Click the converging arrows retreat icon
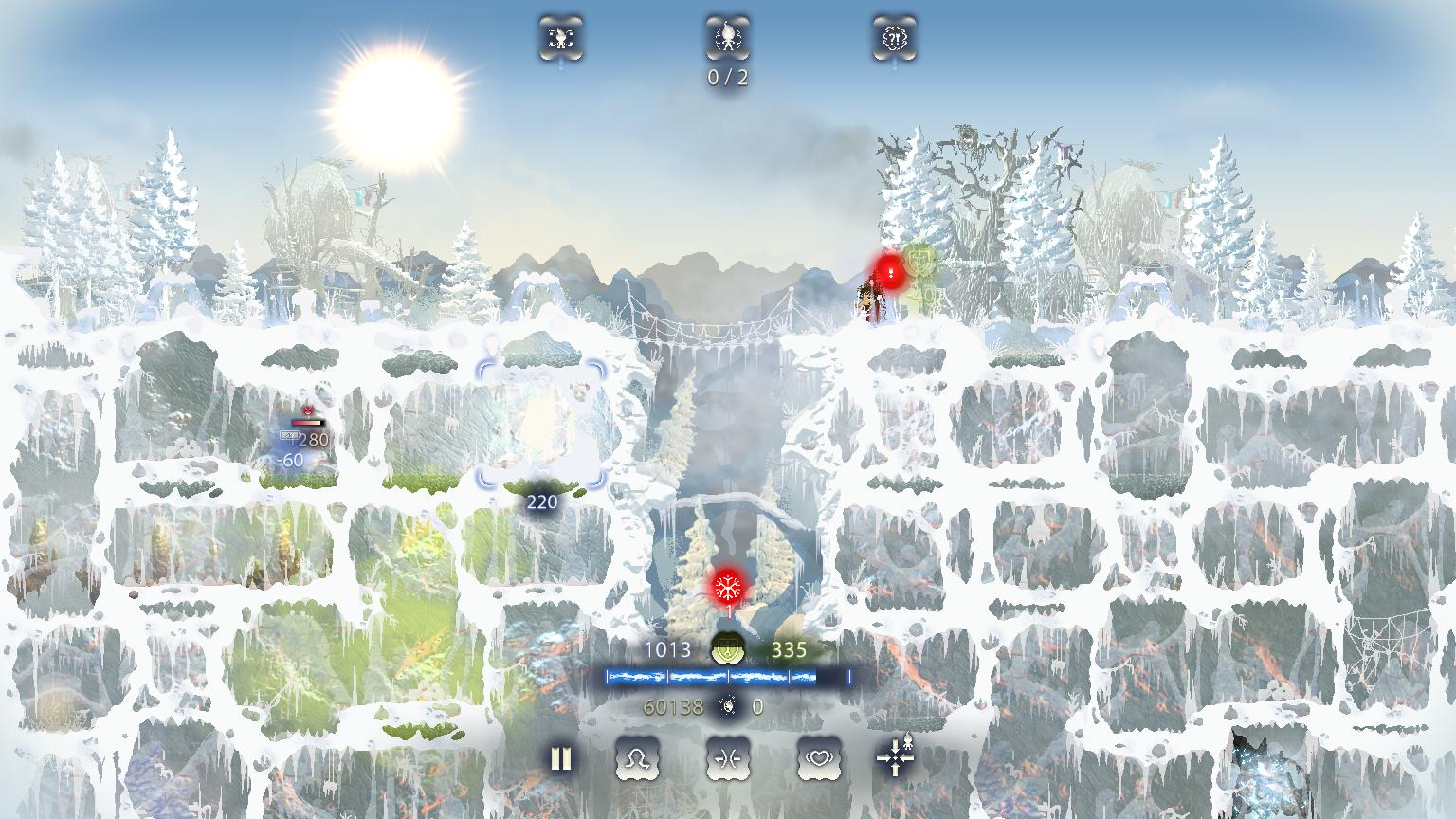1456x819 pixels. [x=728, y=758]
